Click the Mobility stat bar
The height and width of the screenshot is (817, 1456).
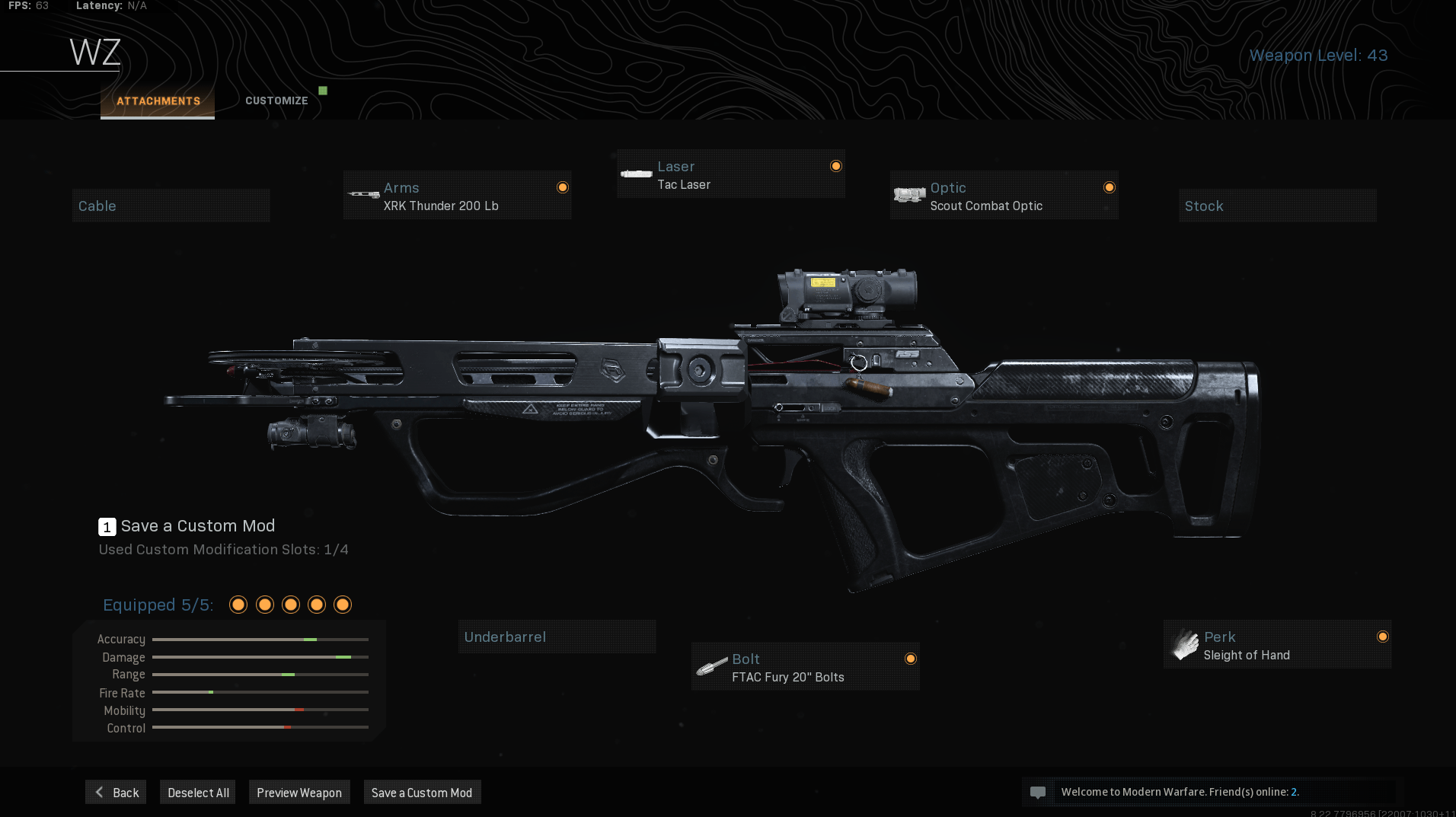259,710
